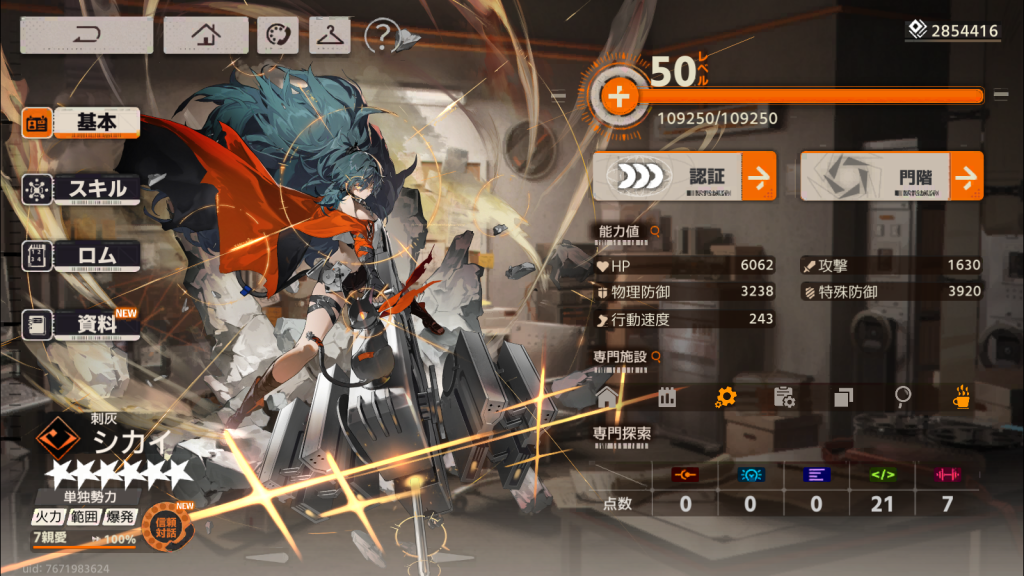1024x576 pixels.
Task: Select the orange gear facility icon
Action: coord(725,397)
